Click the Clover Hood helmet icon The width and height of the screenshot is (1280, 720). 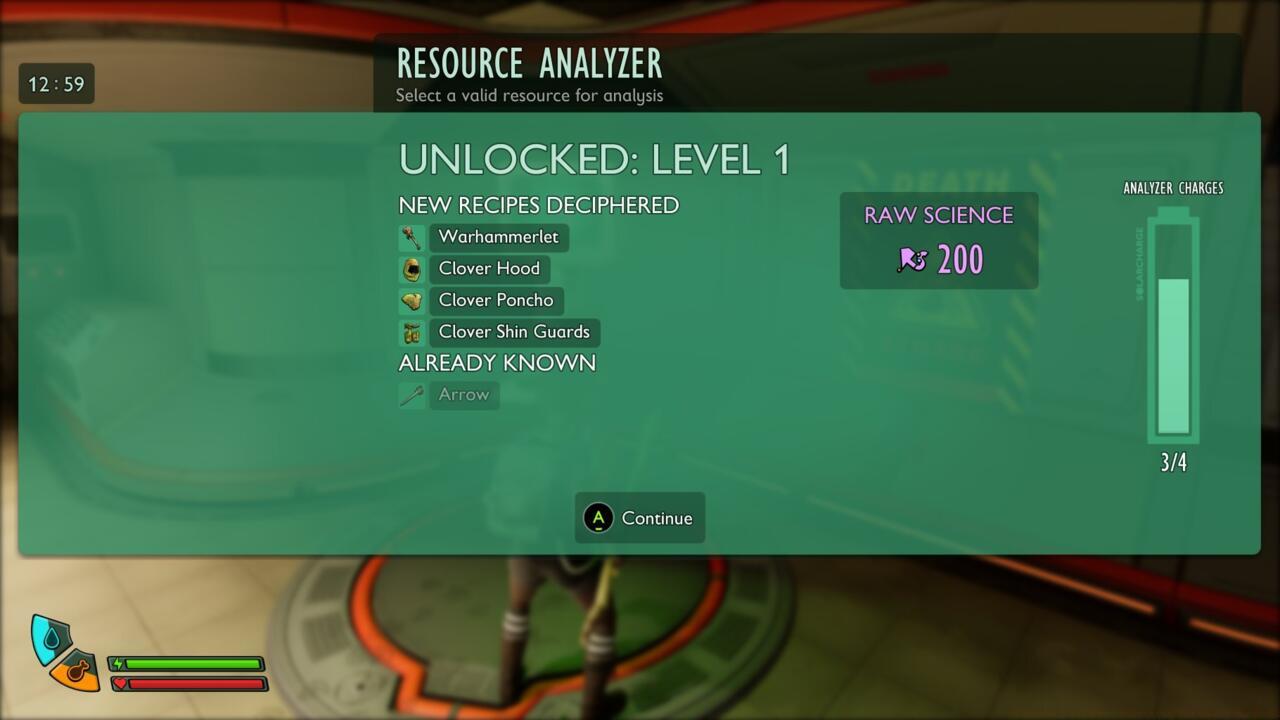411,268
